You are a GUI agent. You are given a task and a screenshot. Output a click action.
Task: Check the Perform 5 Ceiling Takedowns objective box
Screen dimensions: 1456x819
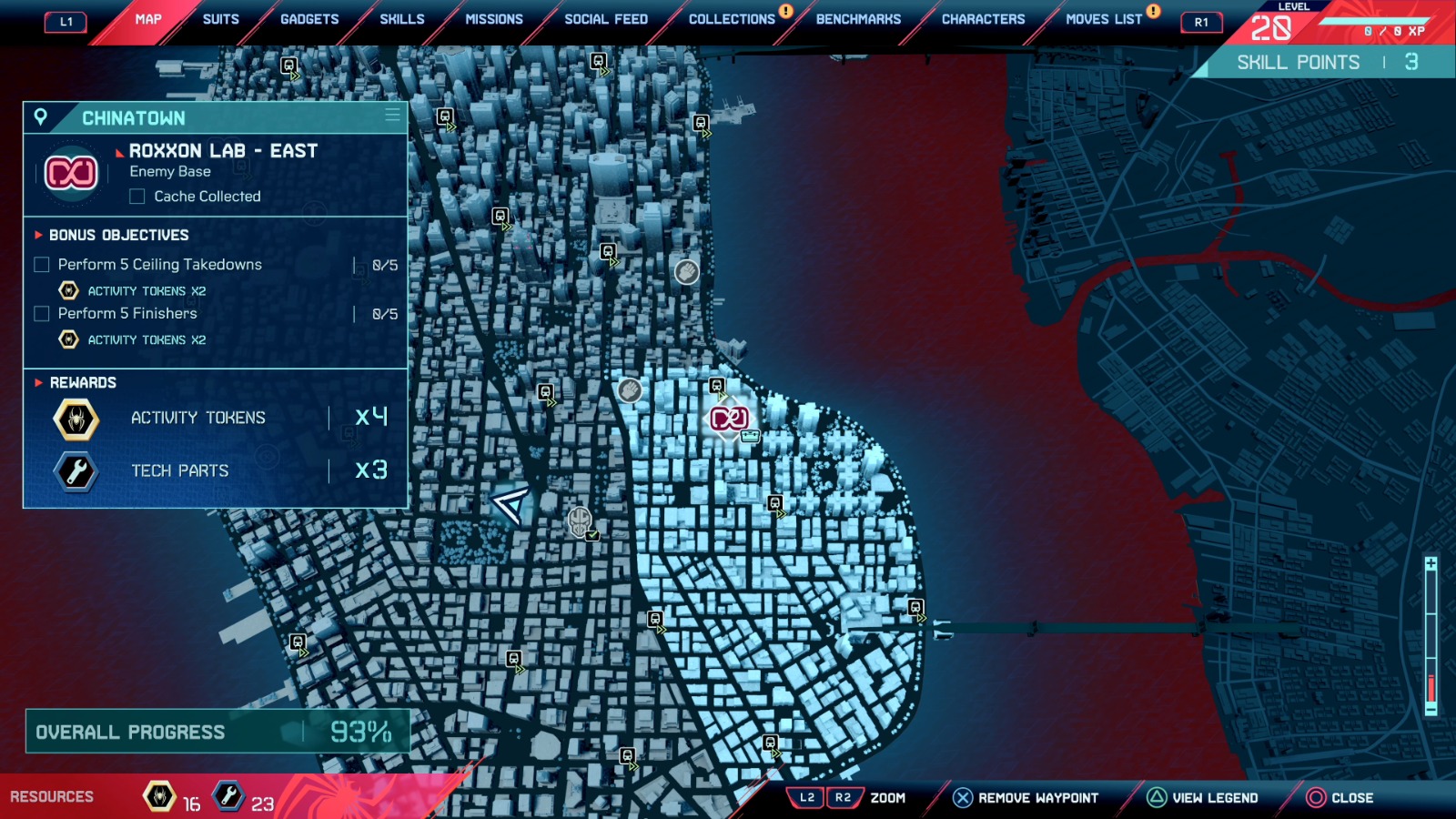[x=41, y=264]
